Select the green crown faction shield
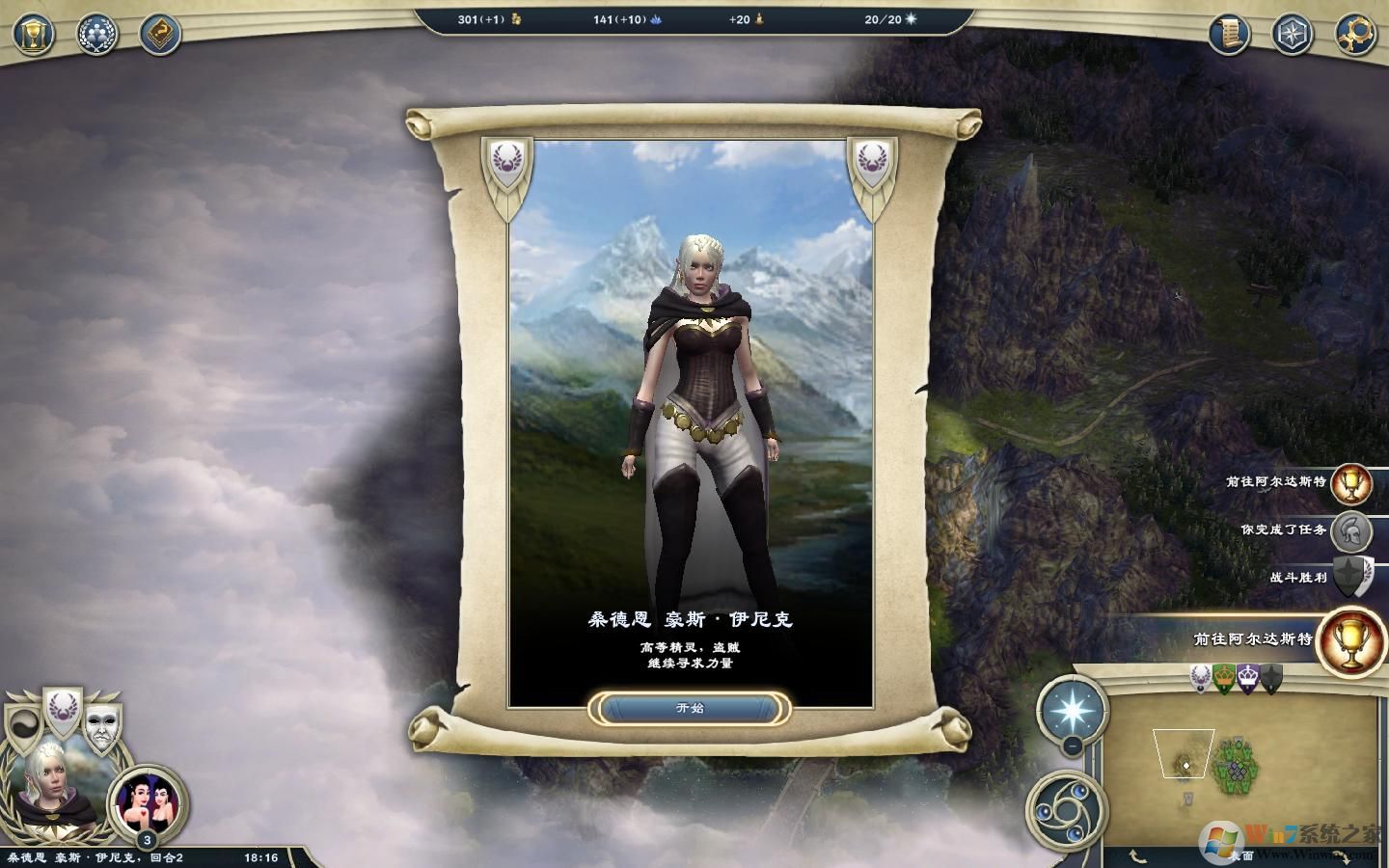 pos(1225,678)
